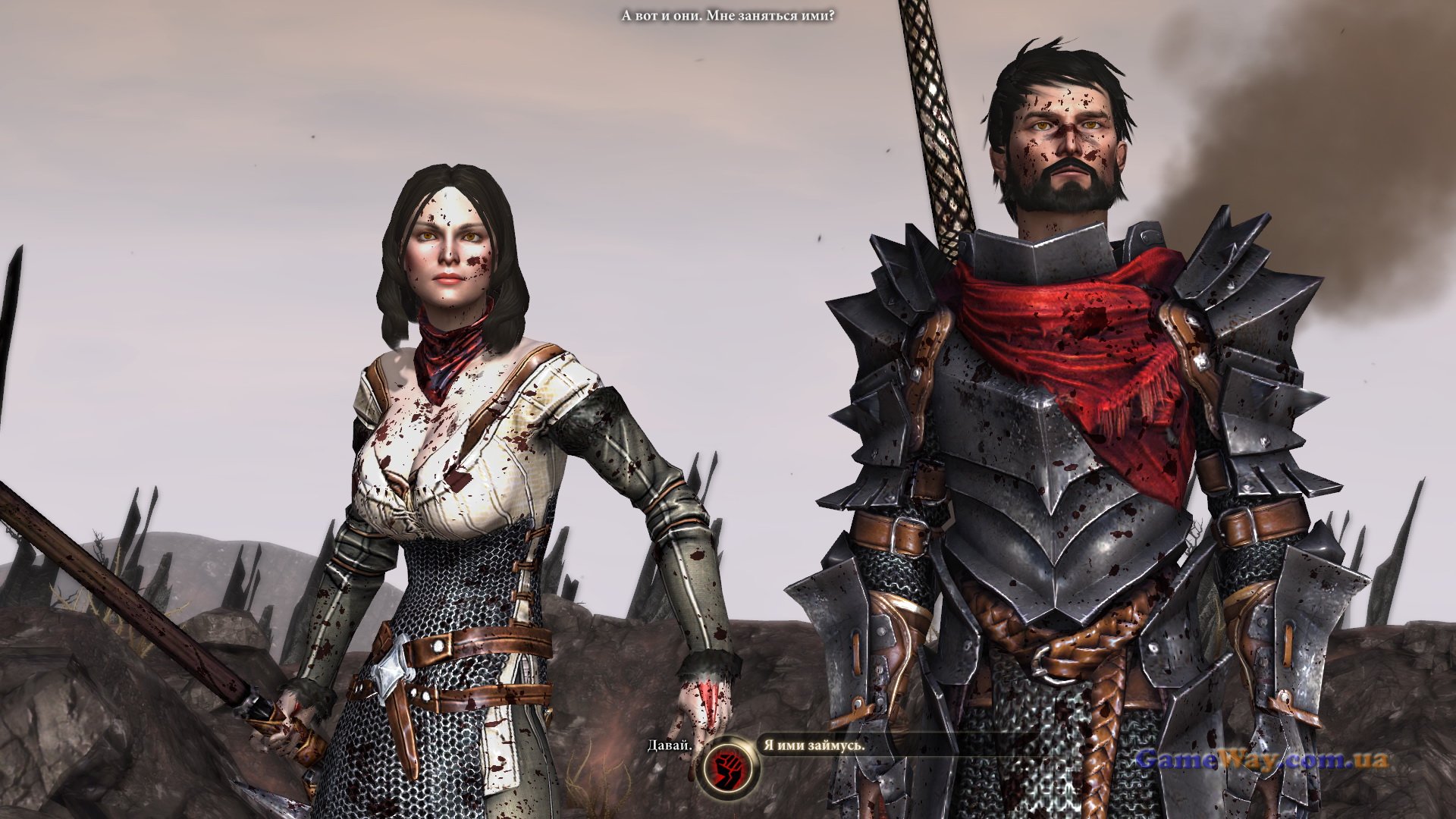Choose the "Давай." dialogue reply
Screen dimensions: 1456x819
[x=669, y=745]
